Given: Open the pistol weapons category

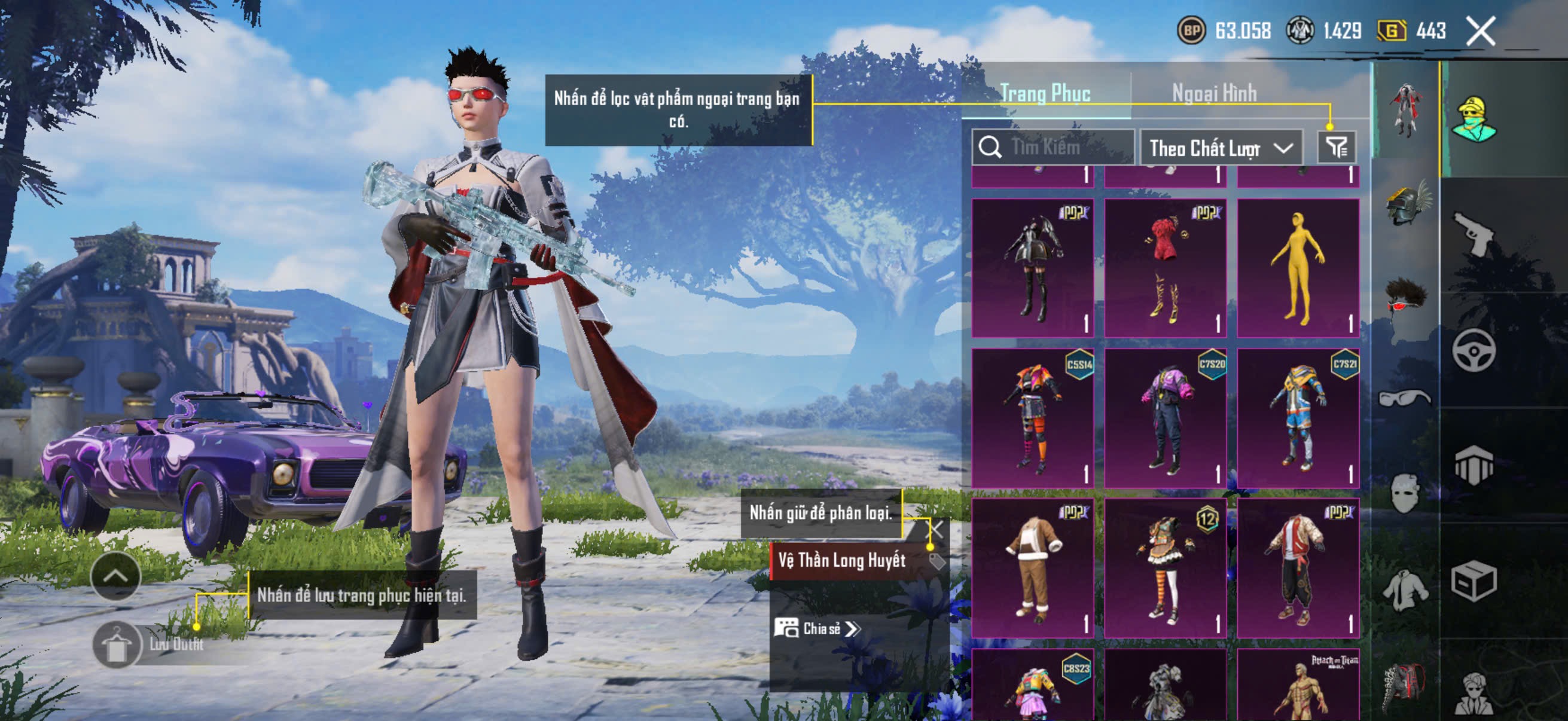Looking at the screenshot, I should 1473,233.
